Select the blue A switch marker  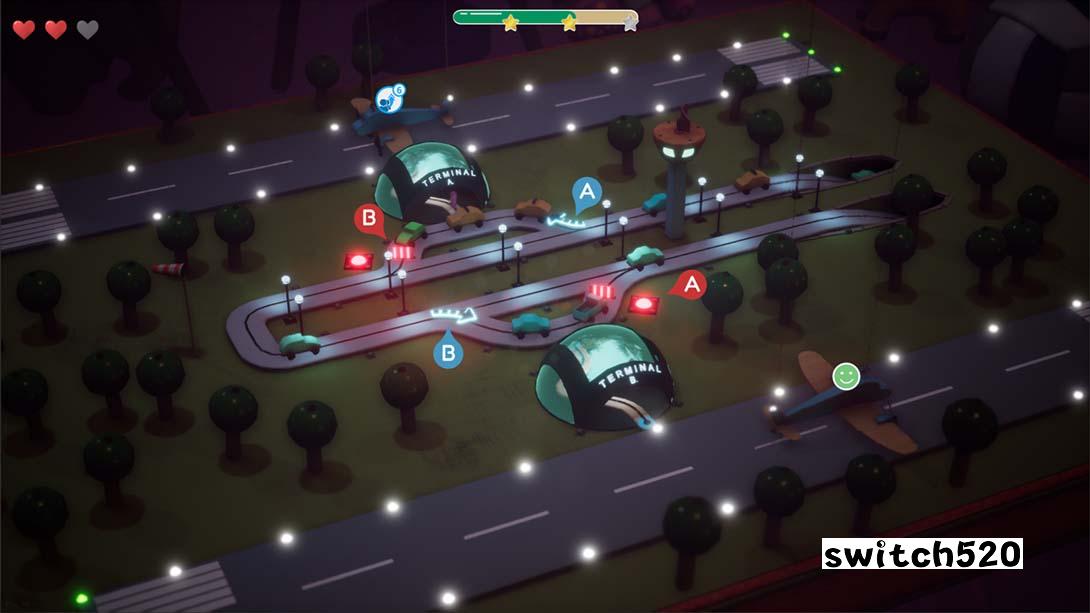click(x=587, y=191)
